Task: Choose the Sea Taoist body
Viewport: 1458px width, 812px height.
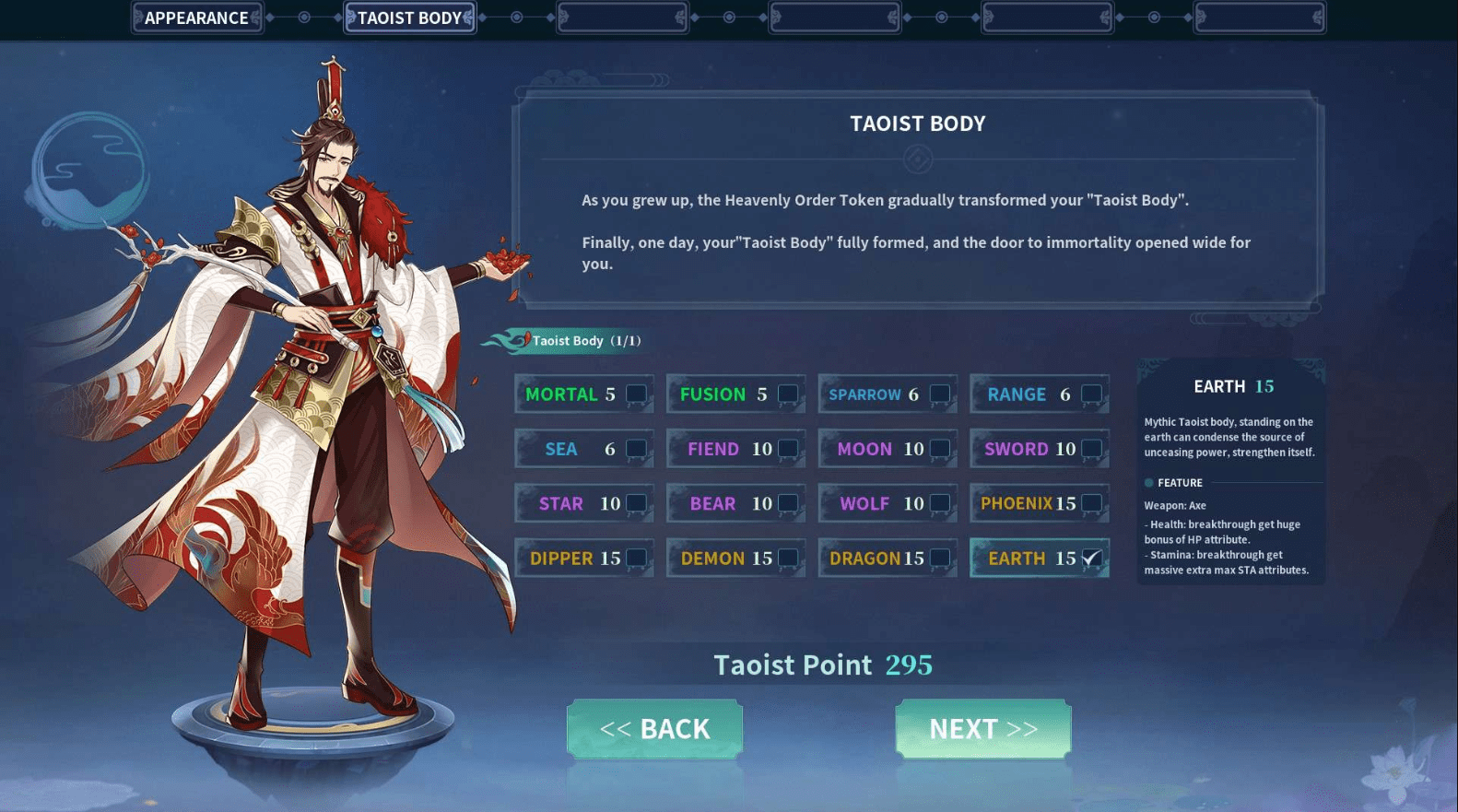Action: [636, 449]
